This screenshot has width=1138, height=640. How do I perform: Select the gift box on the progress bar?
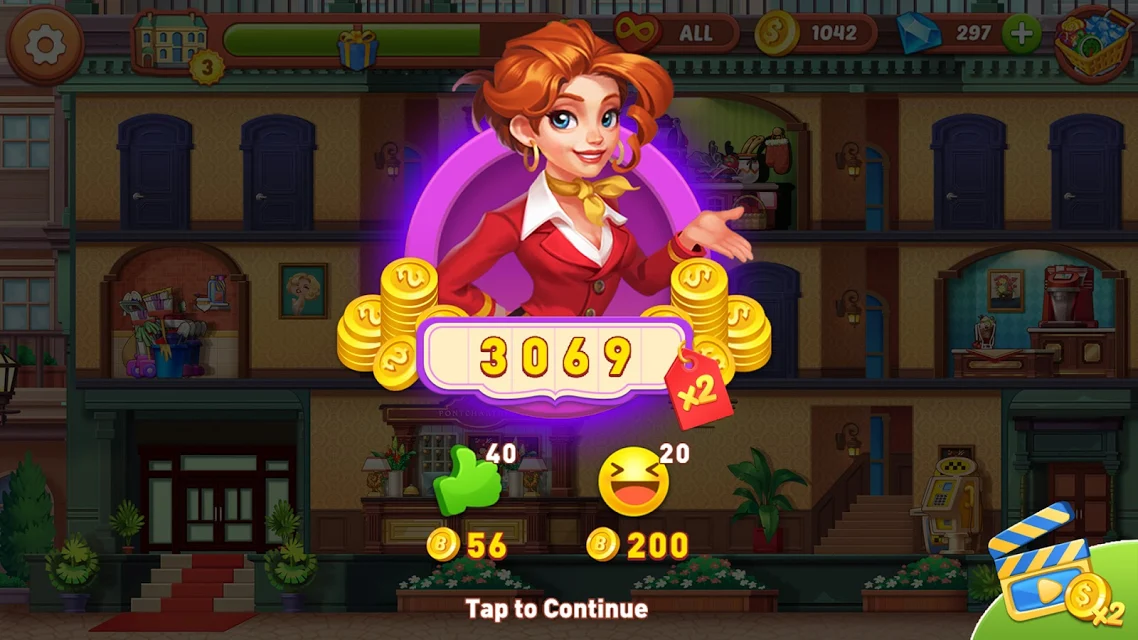(x=357, y=48)
